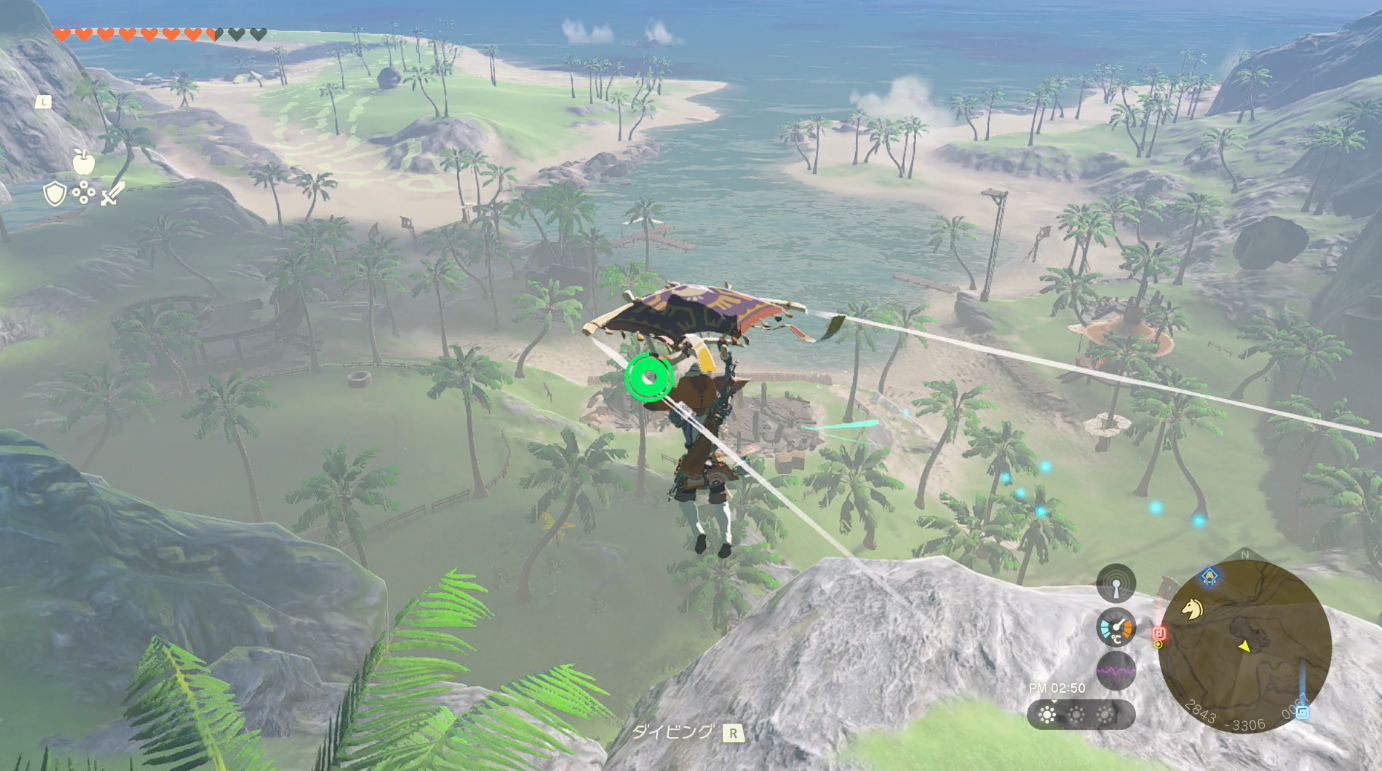Click the L button prompt
This screenshot has width=1382, height=771.
click(x=42, y=101)
